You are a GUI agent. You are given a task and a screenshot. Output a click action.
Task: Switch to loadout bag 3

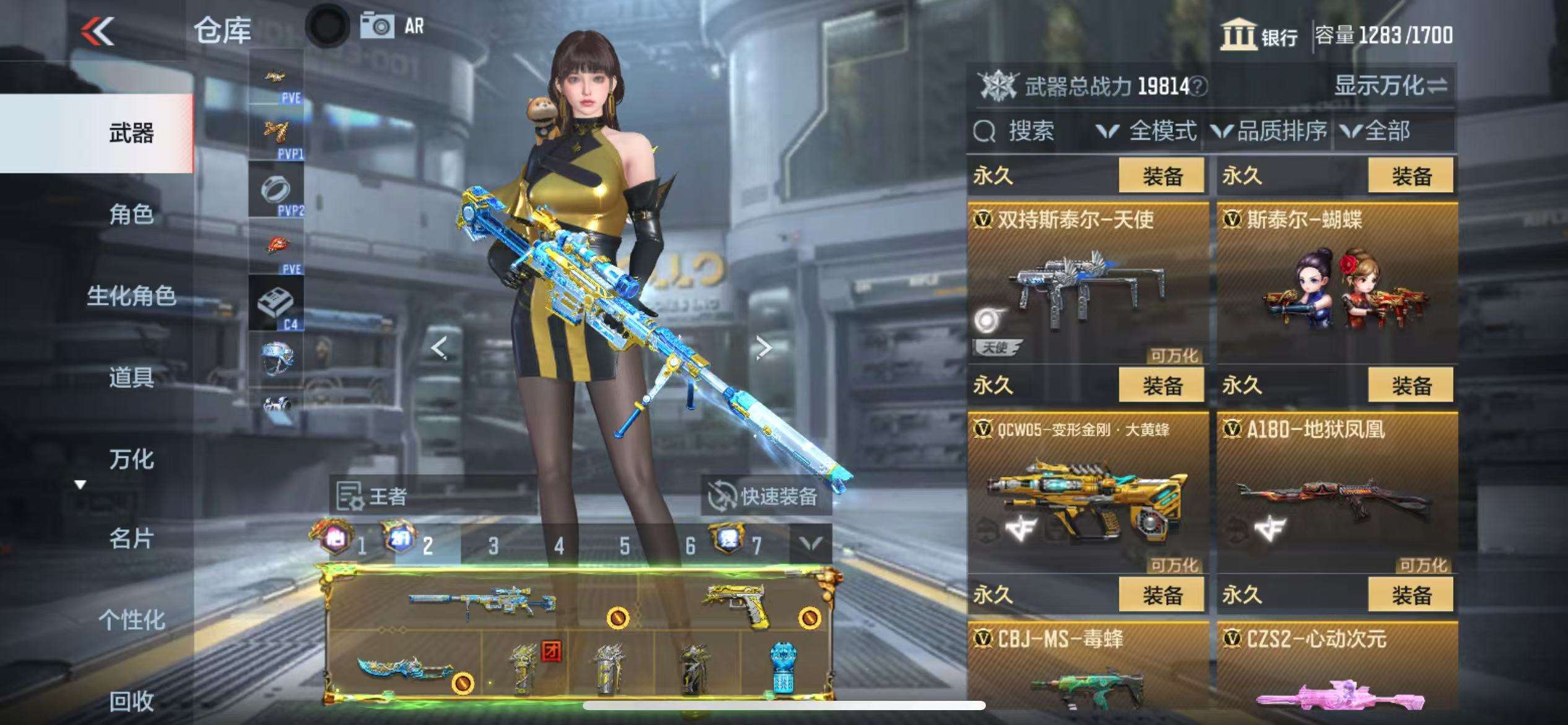493,546
